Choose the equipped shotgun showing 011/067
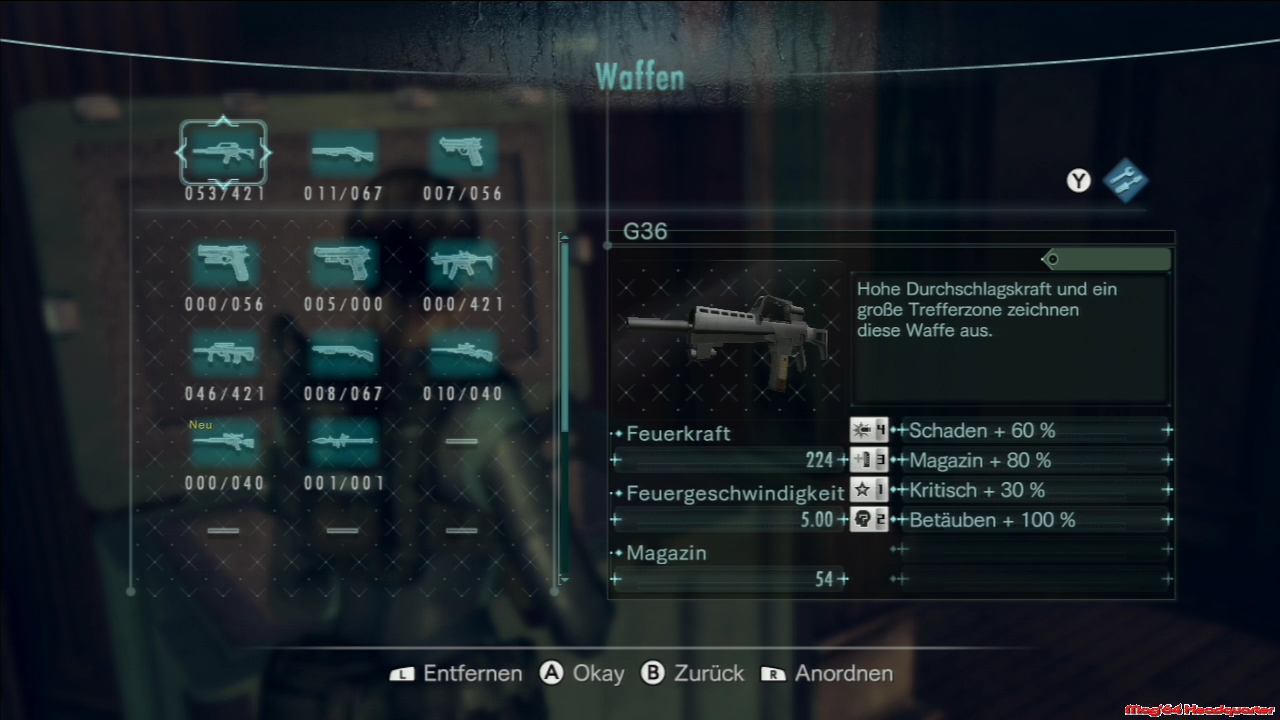 coord(343,153)
